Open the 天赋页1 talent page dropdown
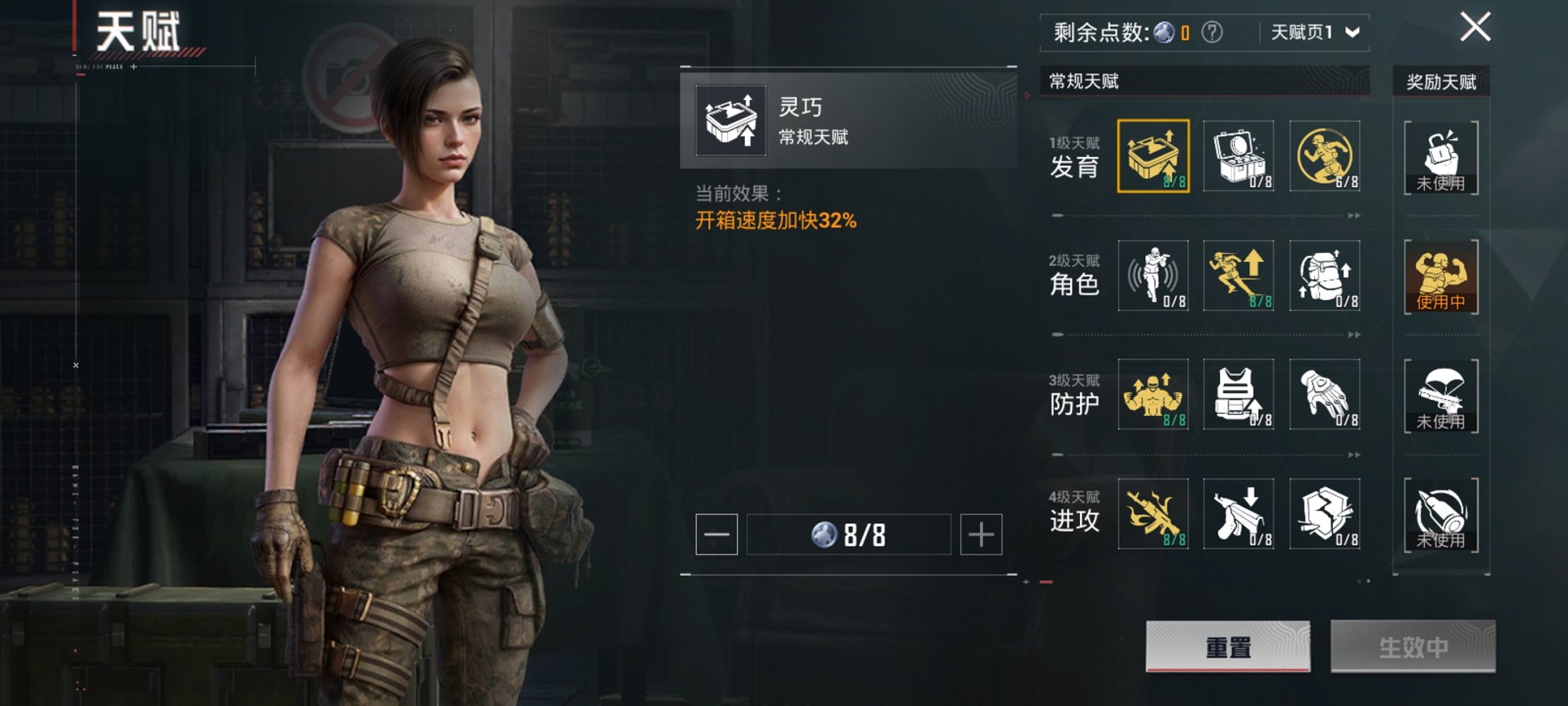1568x706 pixels. [1315, 32]
